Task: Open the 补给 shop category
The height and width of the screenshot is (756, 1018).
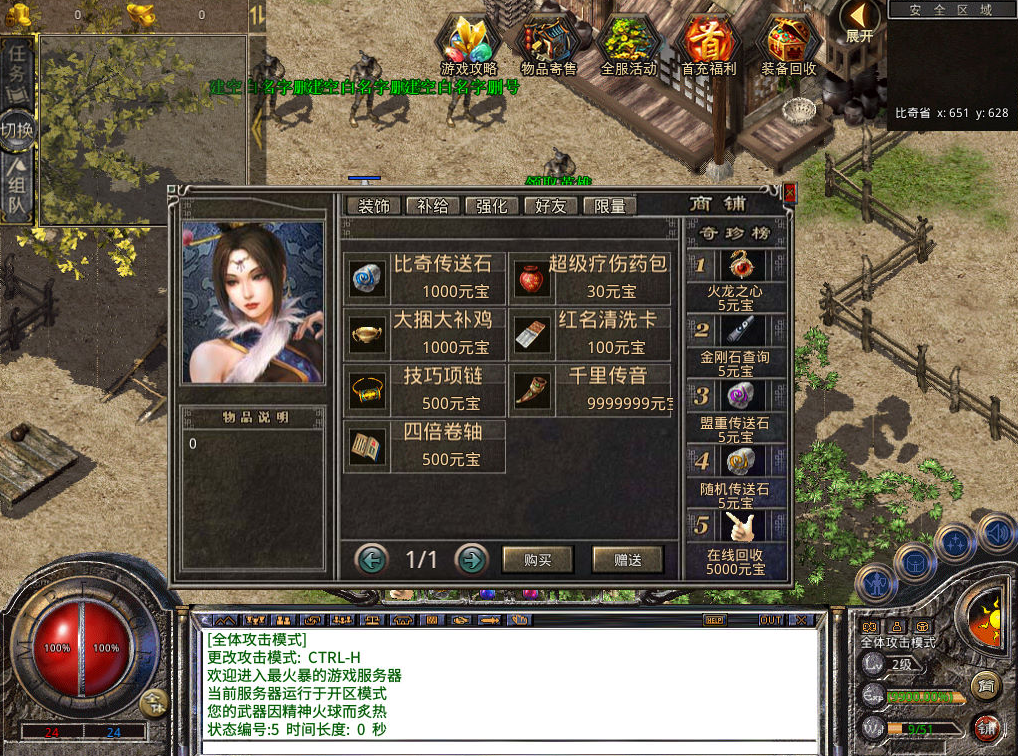Action: [x=433, y=206]
